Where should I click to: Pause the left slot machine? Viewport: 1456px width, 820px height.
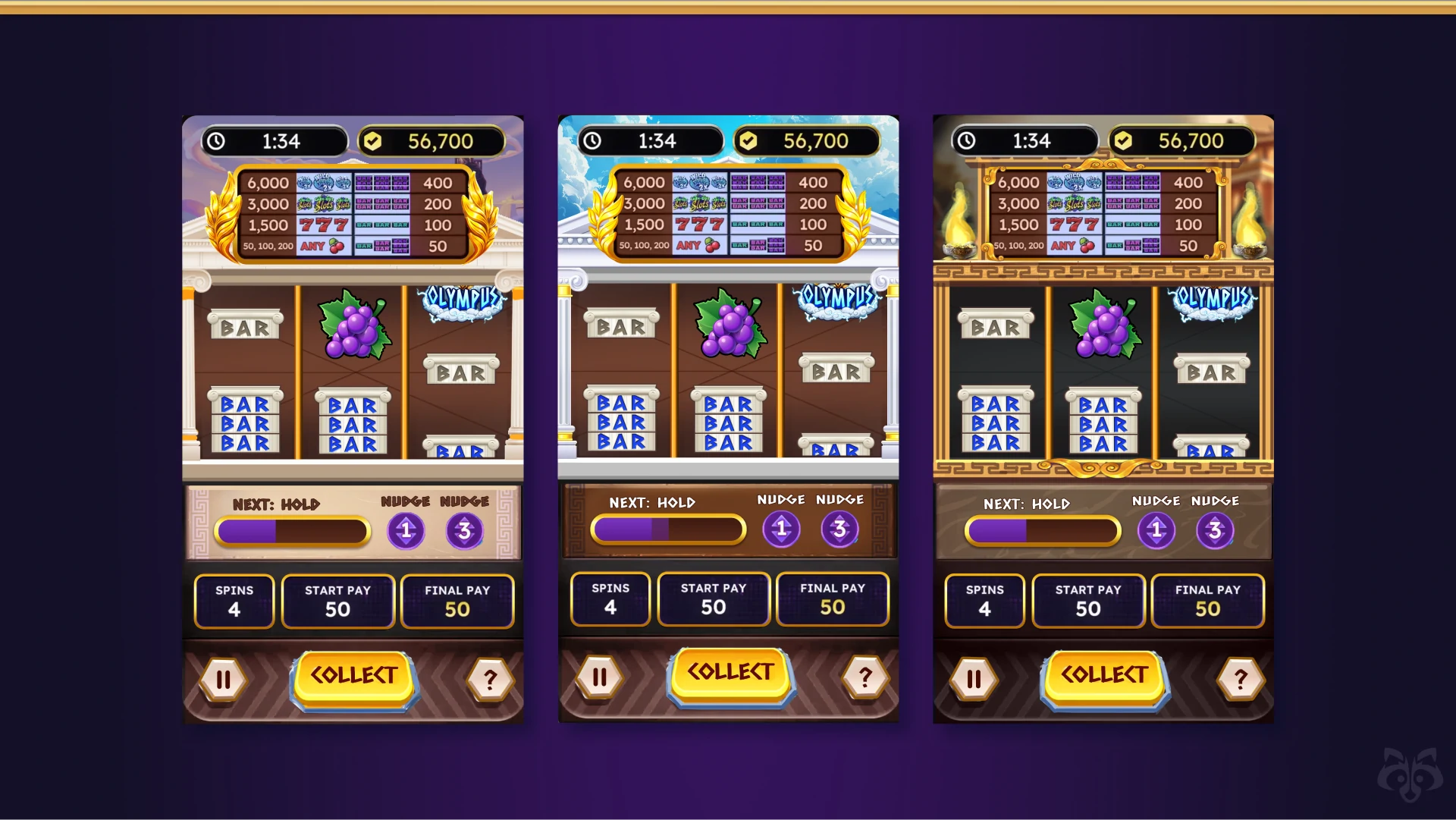(222, 679)
